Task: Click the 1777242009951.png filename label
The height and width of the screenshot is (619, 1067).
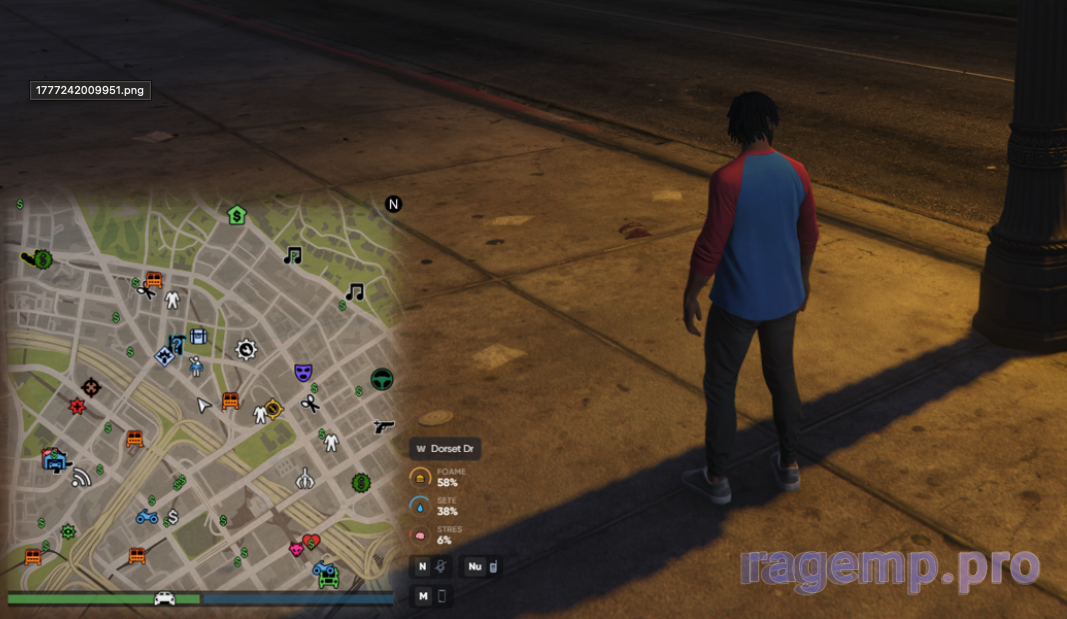Action: coord(90,90)
